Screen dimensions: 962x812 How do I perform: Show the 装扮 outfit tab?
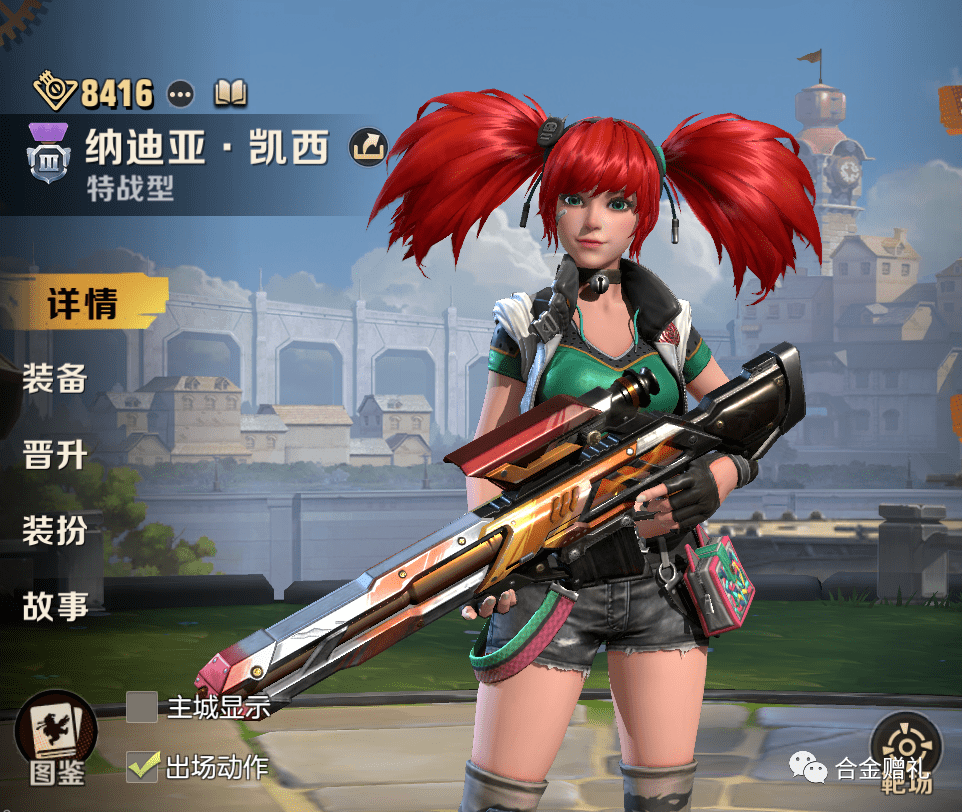pyautogui.click(x=55, y=530)
